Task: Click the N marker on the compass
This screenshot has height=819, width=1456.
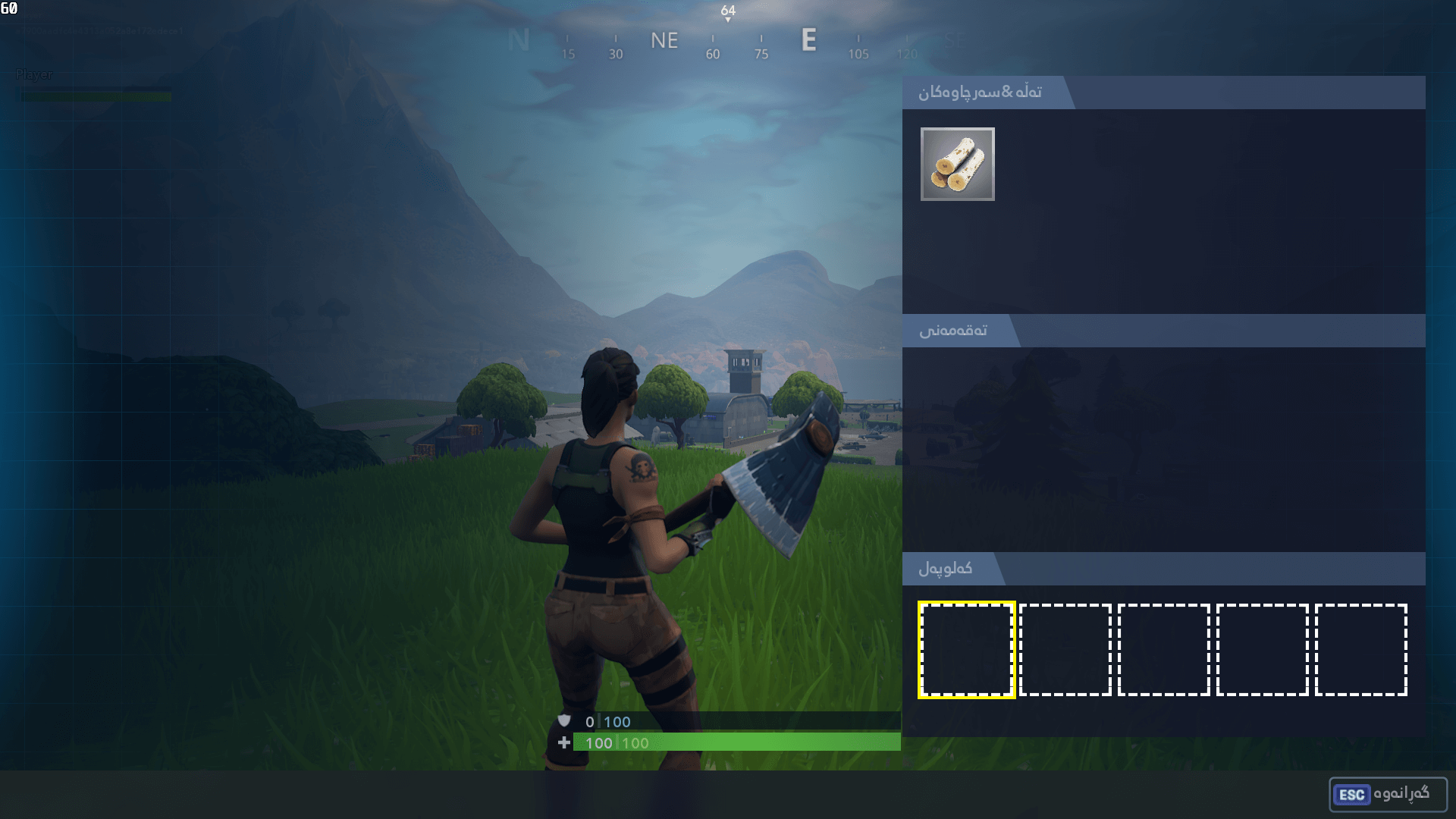Action: 520,40
